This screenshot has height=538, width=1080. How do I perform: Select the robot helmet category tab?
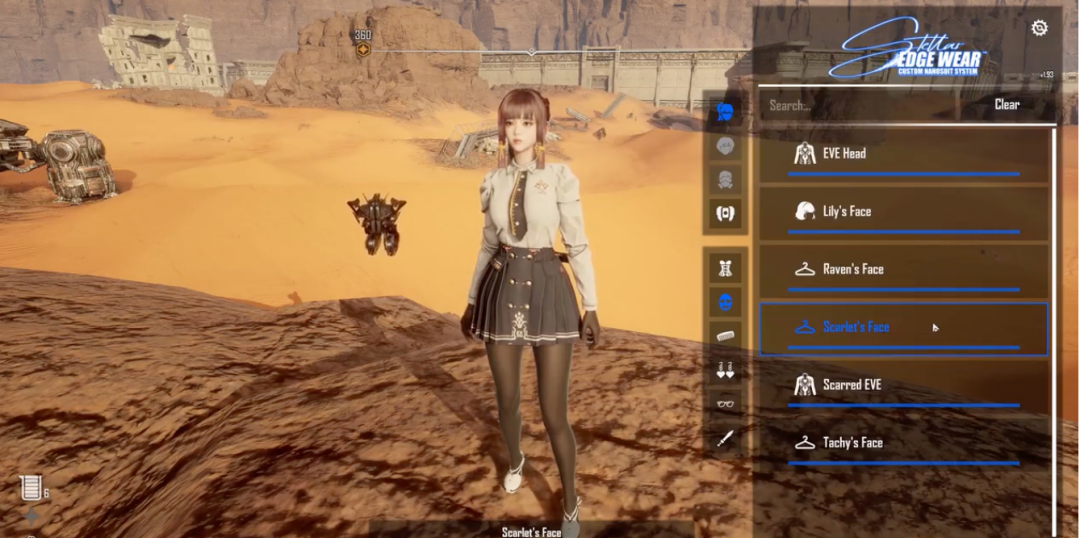pos(726,180)
